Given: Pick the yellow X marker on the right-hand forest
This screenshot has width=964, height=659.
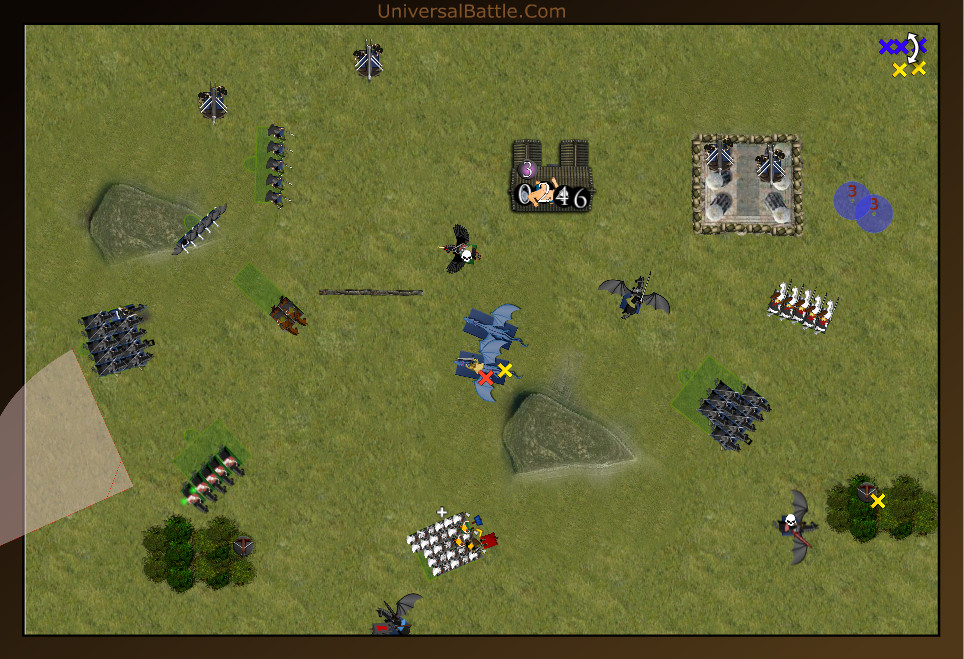Looking at the screenshot, I should [878, 501].
